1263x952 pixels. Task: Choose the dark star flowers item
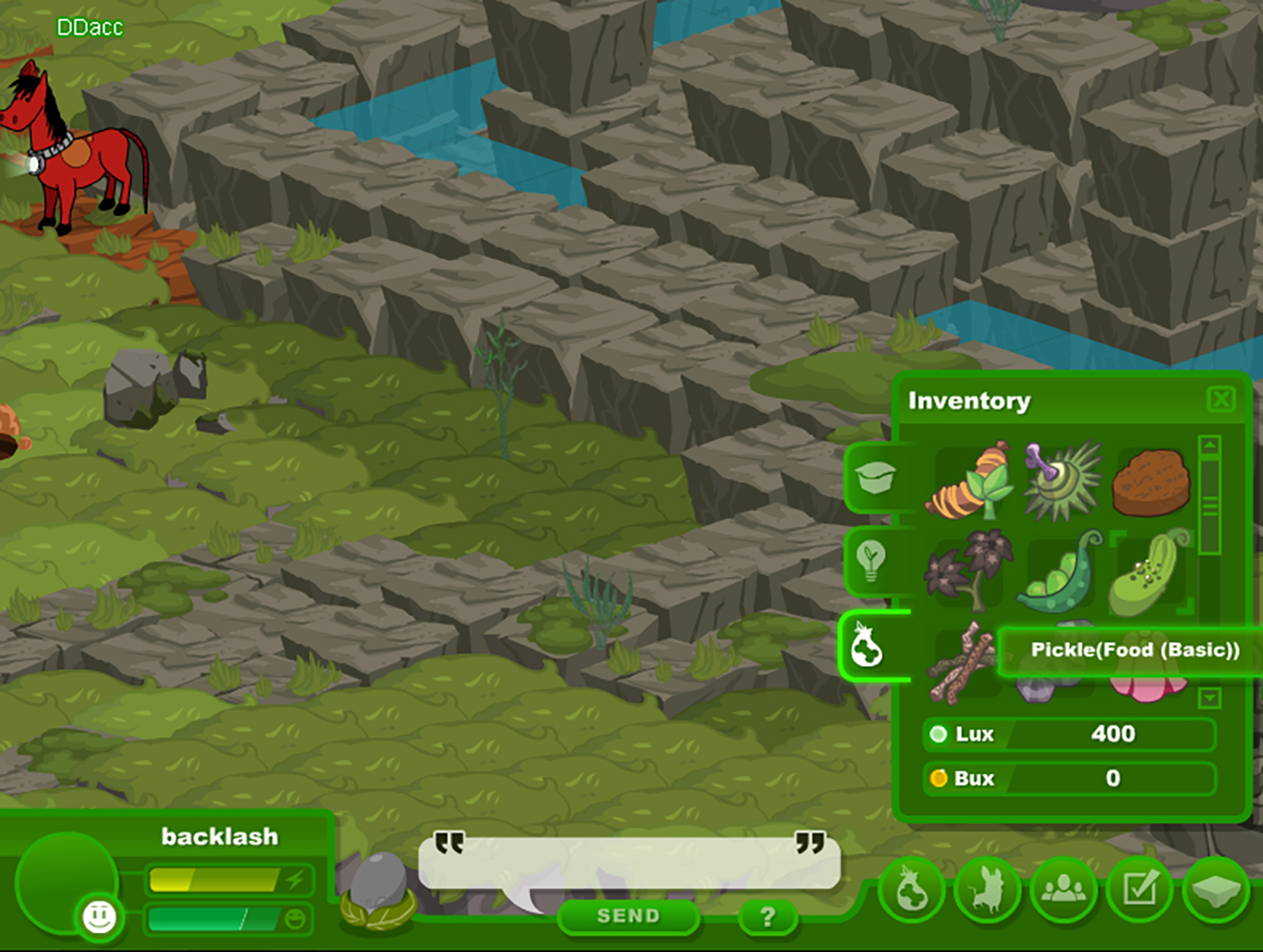[967, 570]
